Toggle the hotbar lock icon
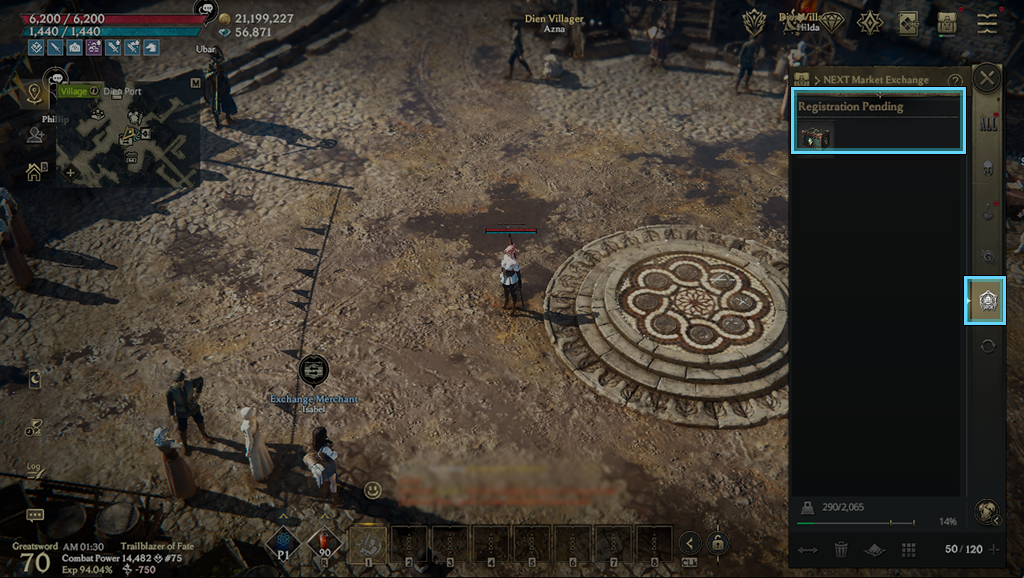The height and width of the screenshot is (578, 1024). [717, 543]
